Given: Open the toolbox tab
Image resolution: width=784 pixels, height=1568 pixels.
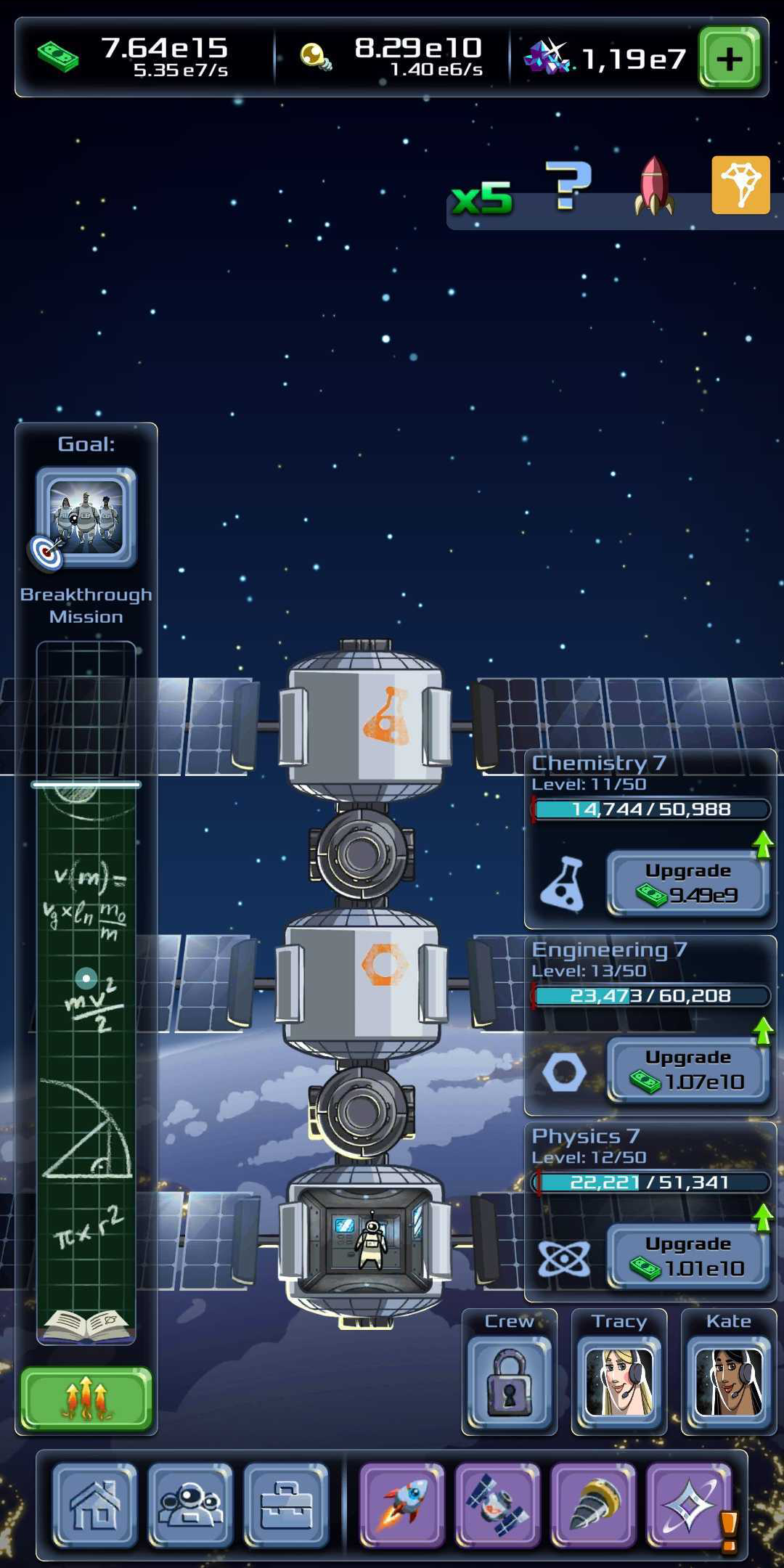Looking at the screenshot, I should point(286,1505).
